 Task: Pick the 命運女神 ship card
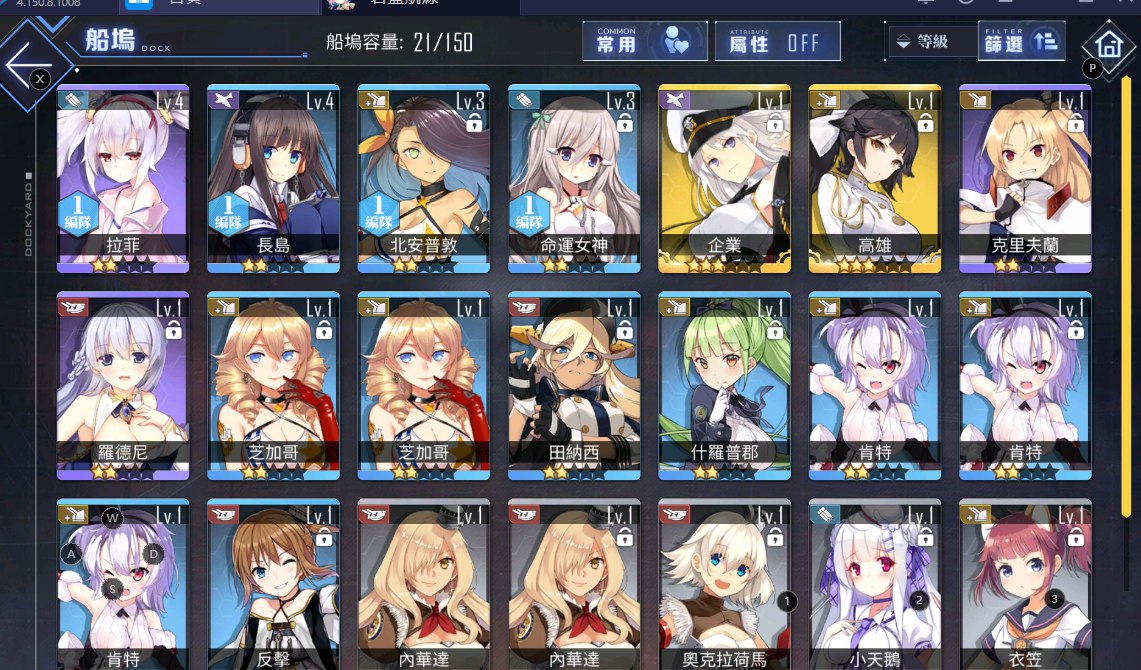[x=574, y=178]
